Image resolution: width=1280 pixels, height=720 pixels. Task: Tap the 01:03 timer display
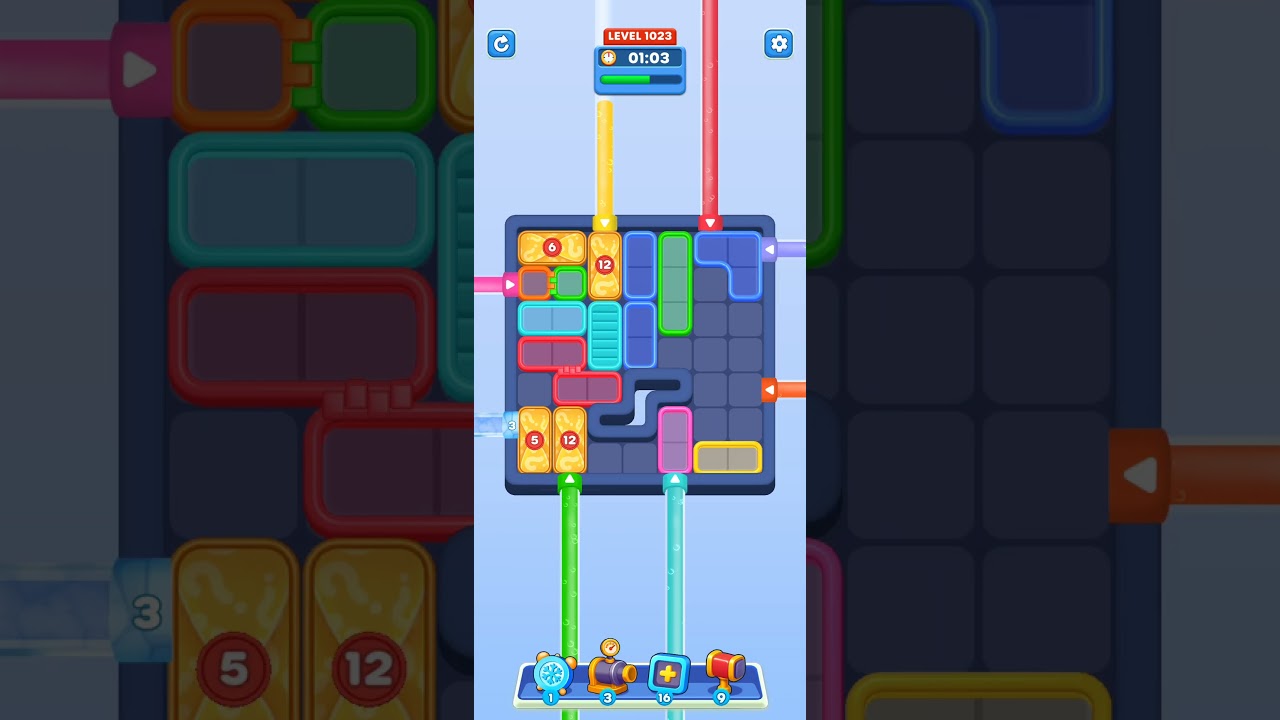coord(648,57)
